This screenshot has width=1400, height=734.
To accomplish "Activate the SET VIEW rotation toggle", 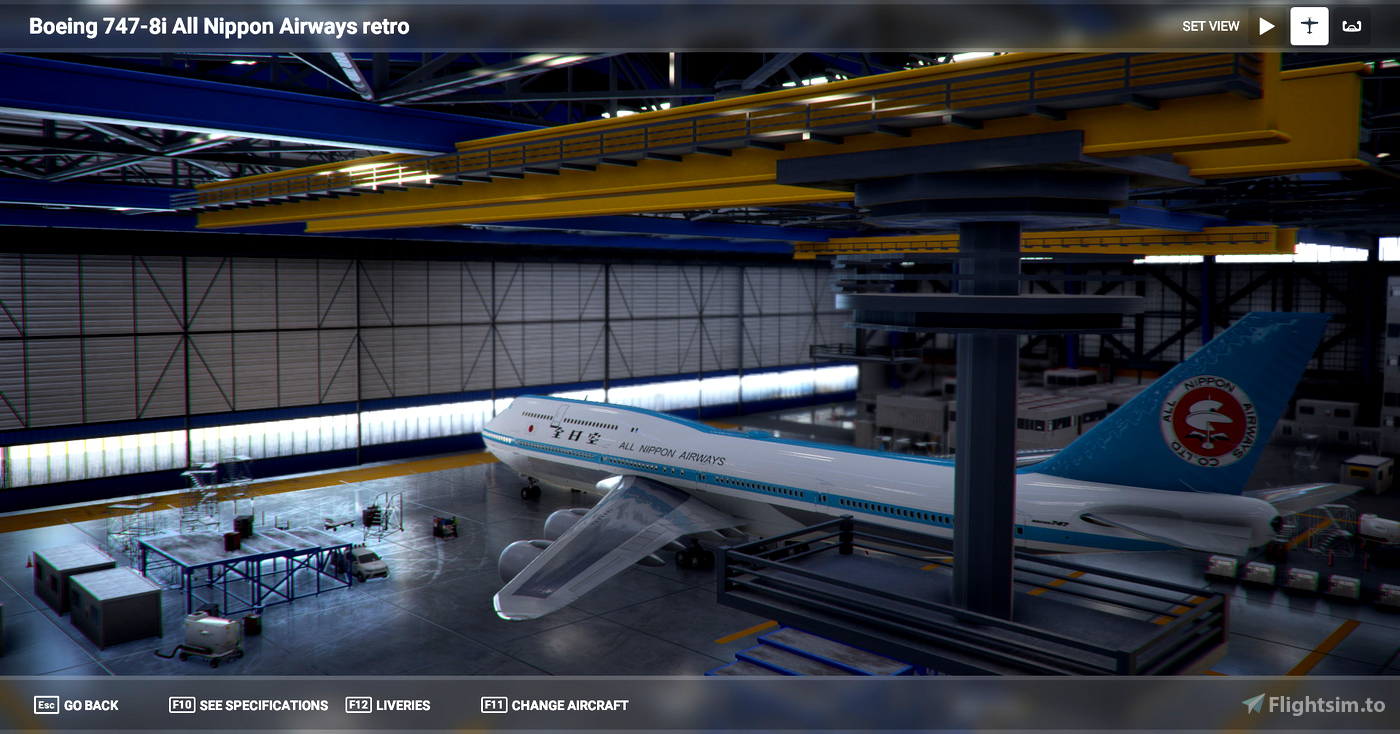I will pos(1266,26).
